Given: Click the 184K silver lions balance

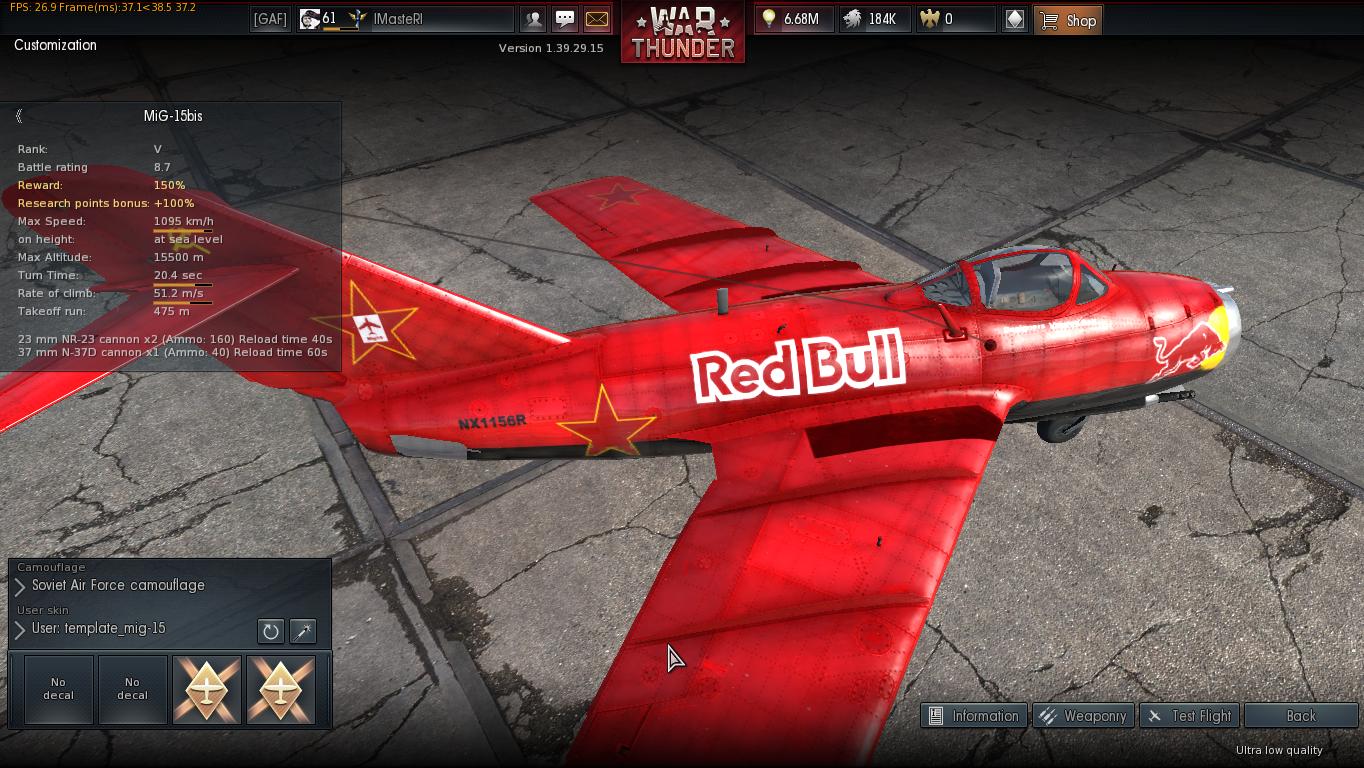Looking at the screenshot, I should (875, 19).
